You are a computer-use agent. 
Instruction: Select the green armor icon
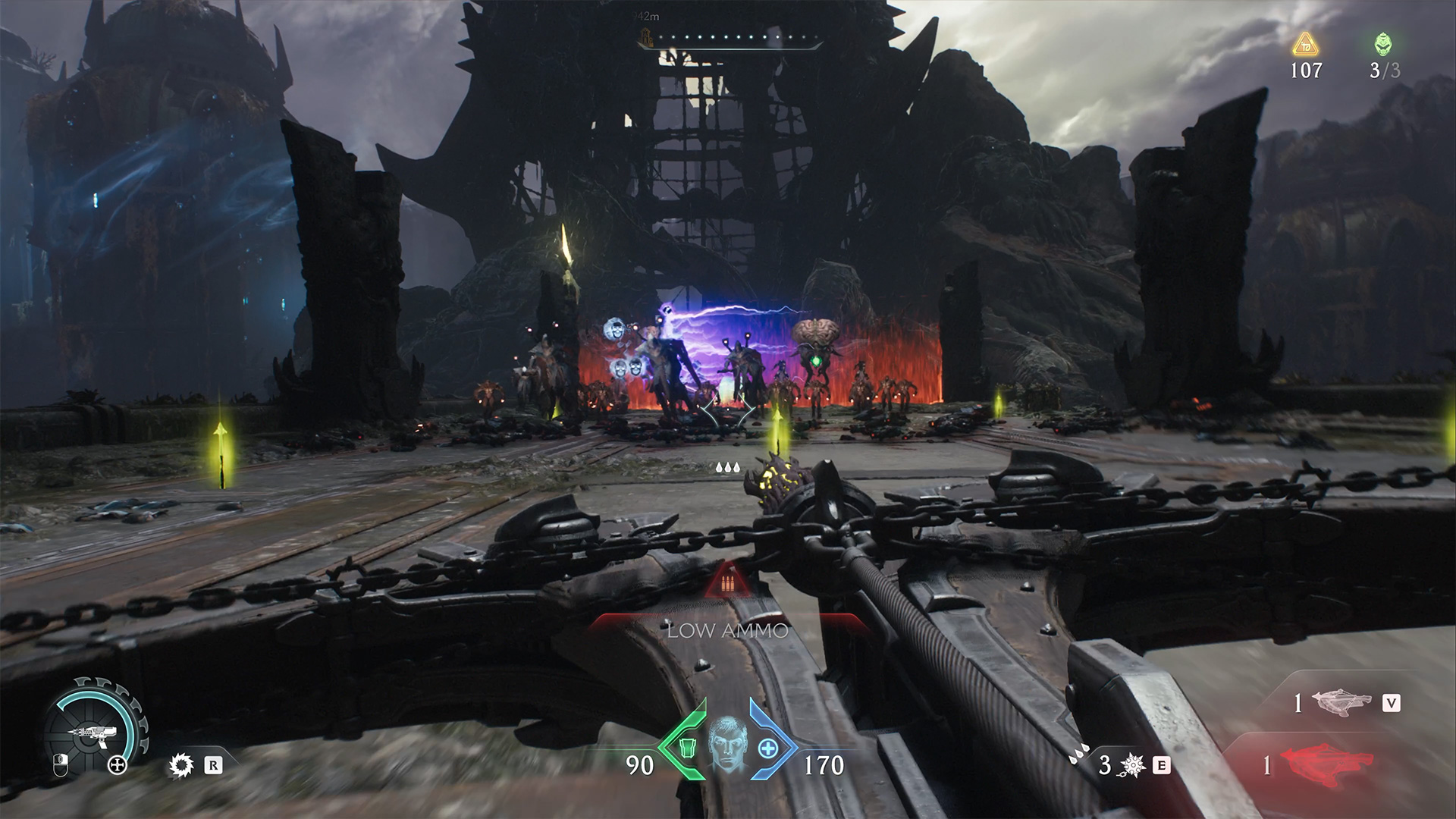coord(686,747)
